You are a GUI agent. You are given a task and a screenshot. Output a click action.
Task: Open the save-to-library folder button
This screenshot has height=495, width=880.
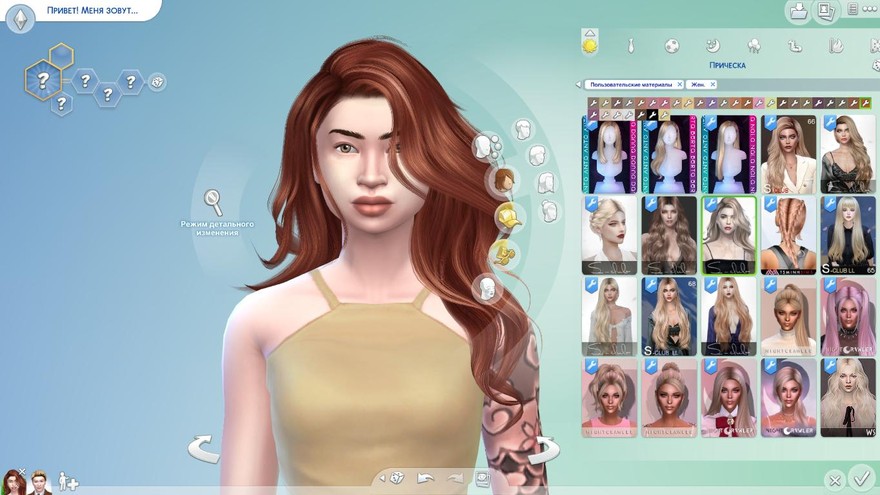(798, 12)
